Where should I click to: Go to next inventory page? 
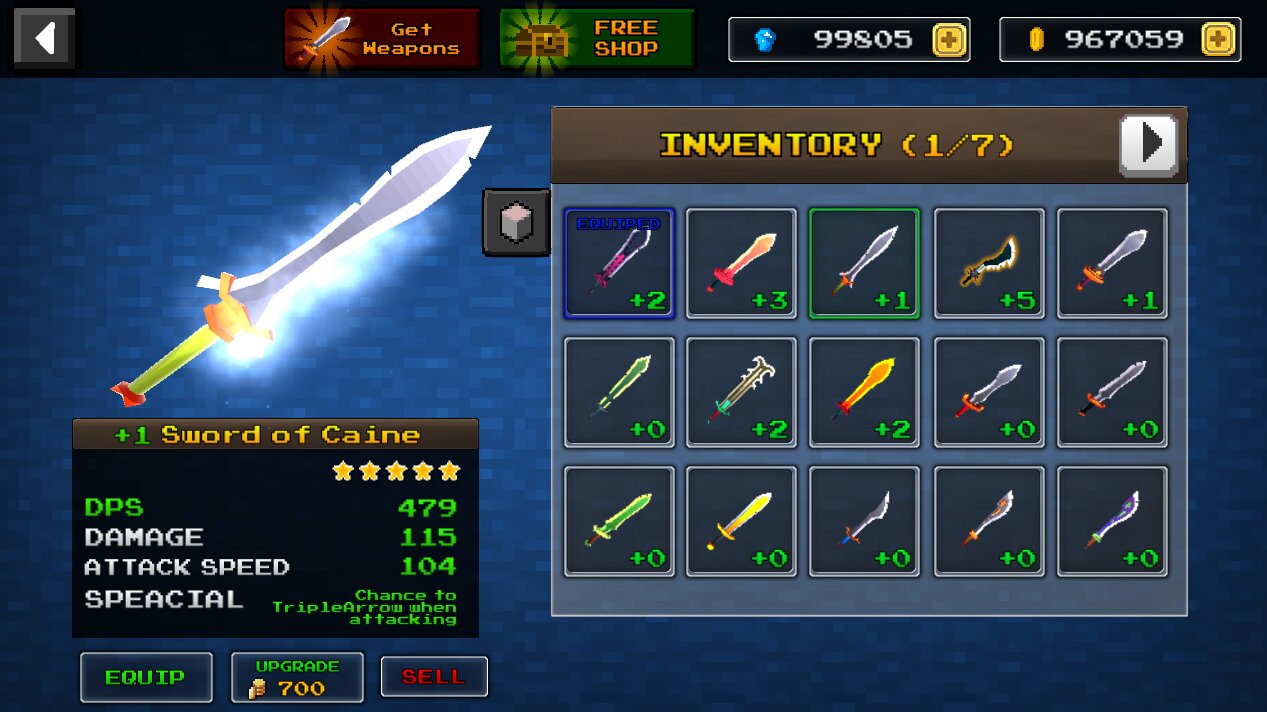click(x=1148, y=145)
